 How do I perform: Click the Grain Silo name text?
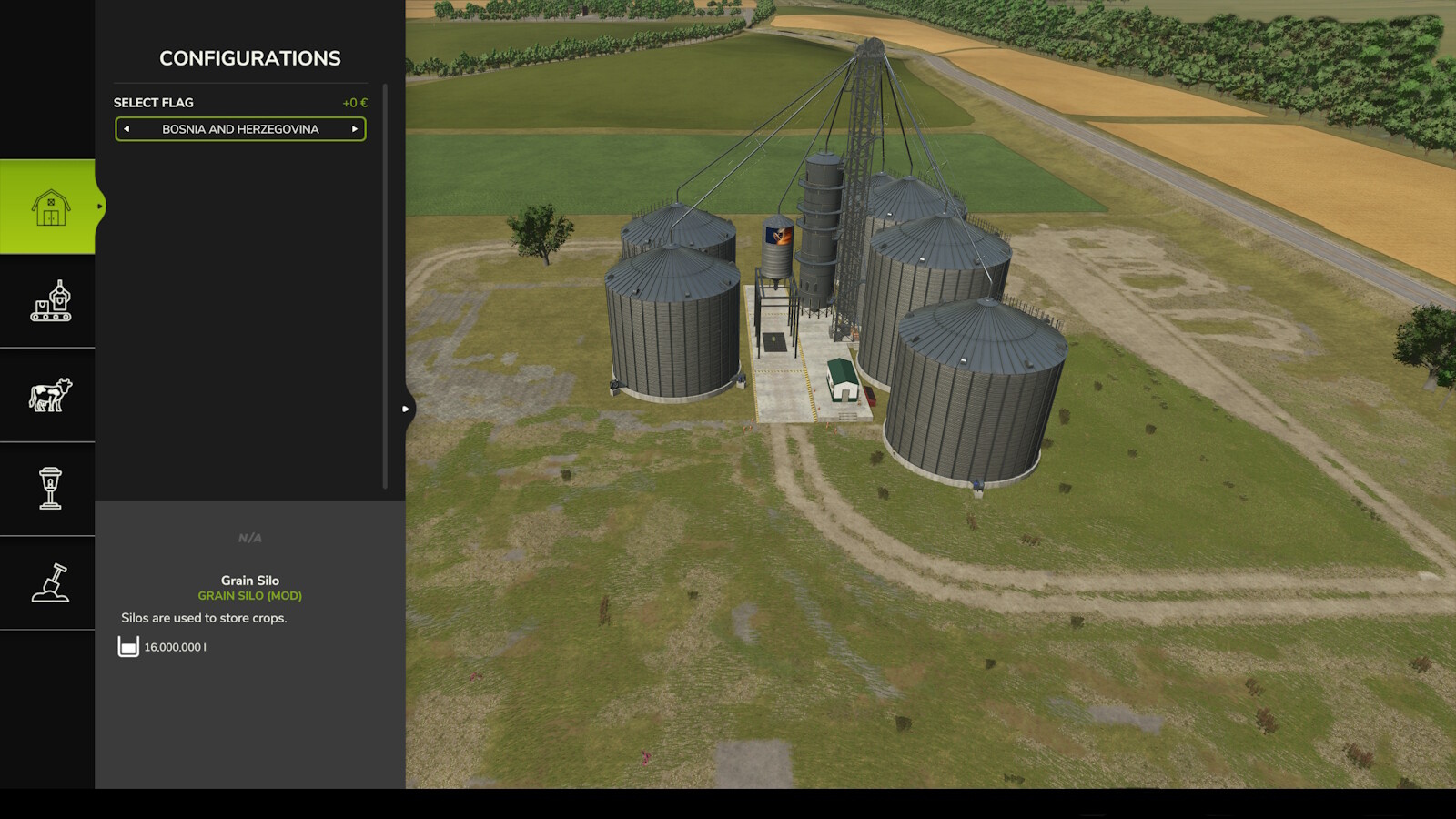click(x=248, y=580)
